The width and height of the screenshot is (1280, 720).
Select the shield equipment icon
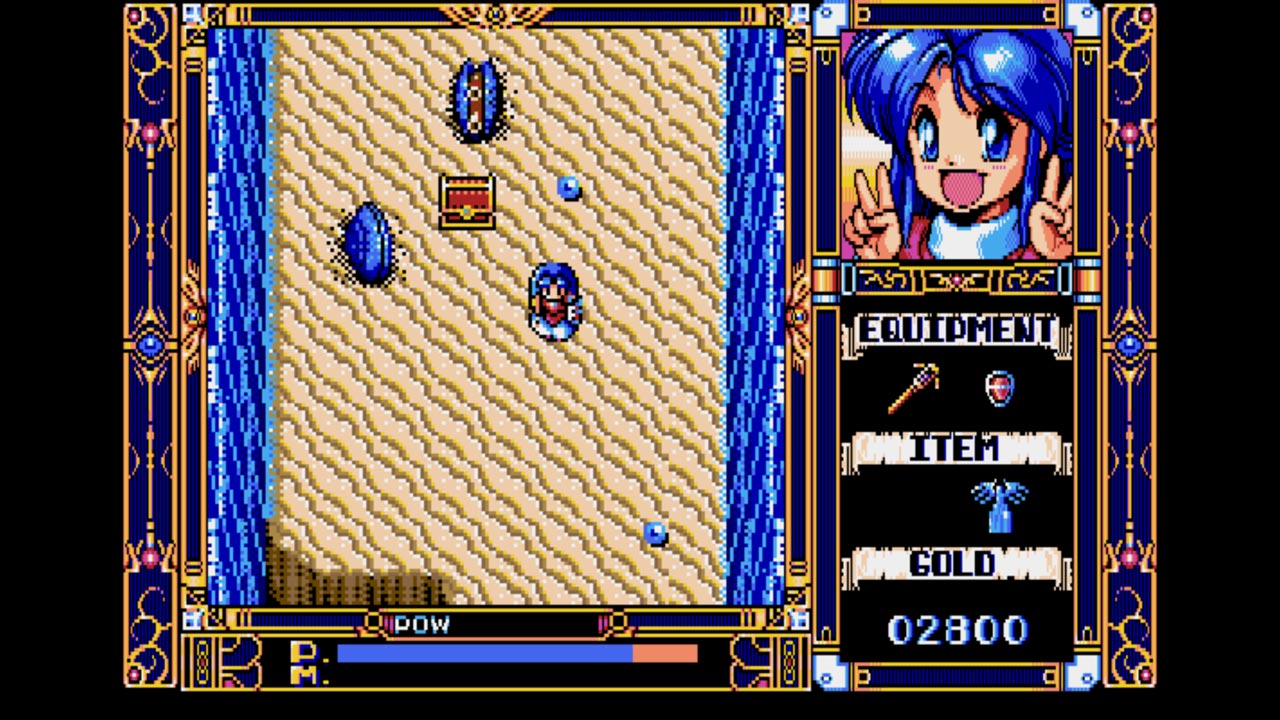click(998, 389)
